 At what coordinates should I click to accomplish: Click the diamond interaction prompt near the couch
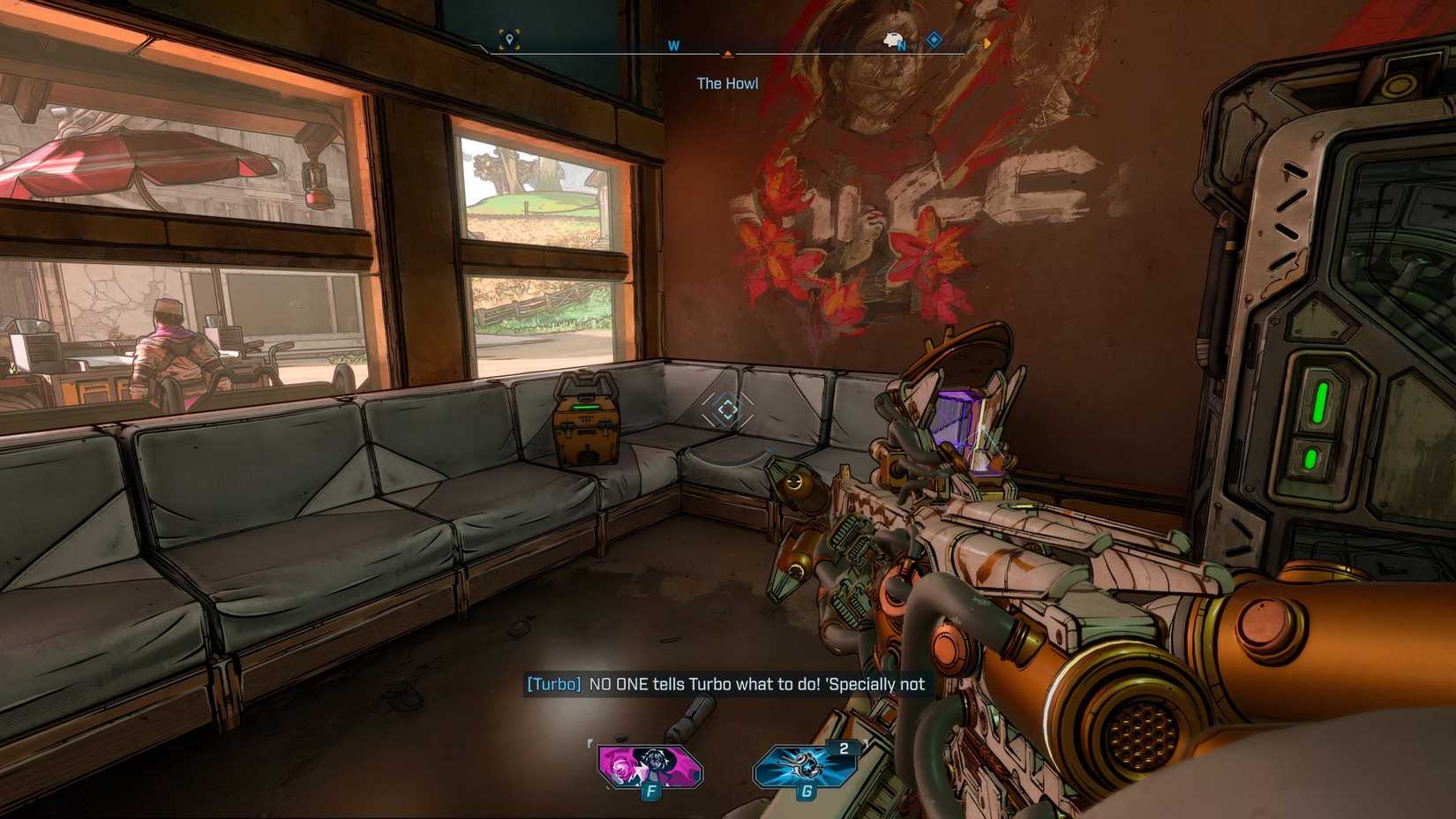pos(726,409)
